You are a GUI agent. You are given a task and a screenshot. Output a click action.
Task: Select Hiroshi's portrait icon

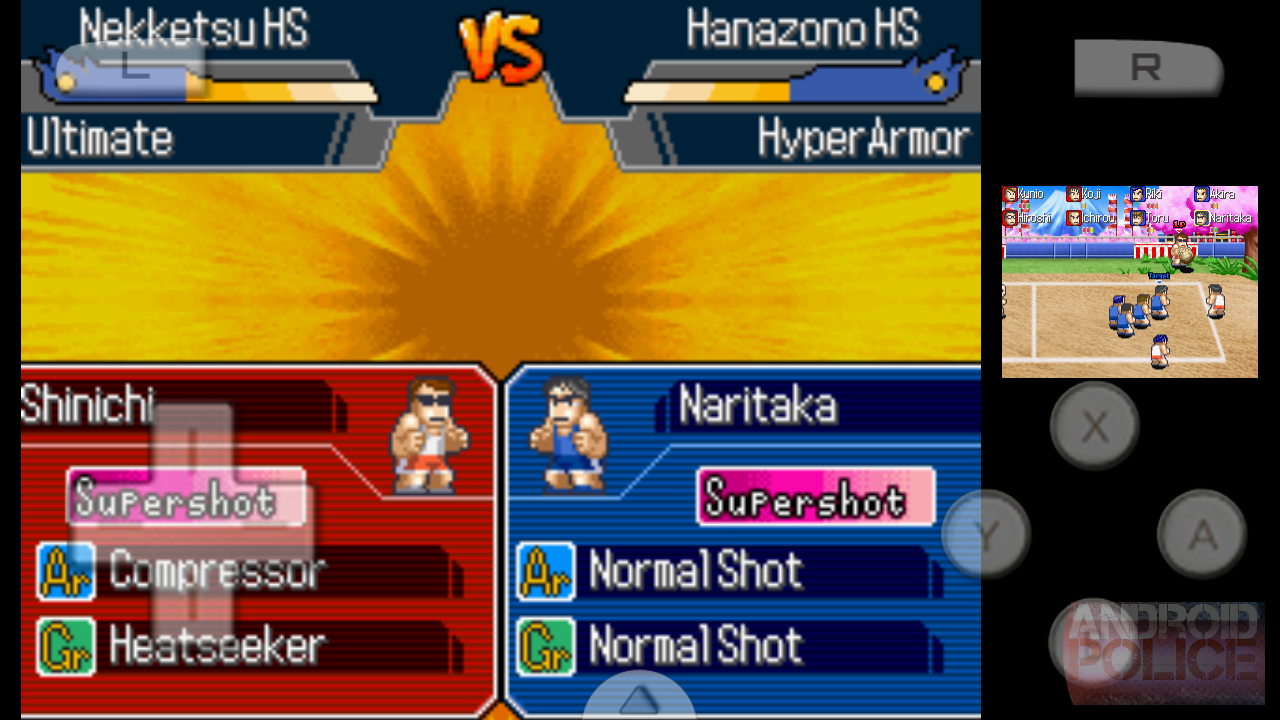click(1009, 219)
